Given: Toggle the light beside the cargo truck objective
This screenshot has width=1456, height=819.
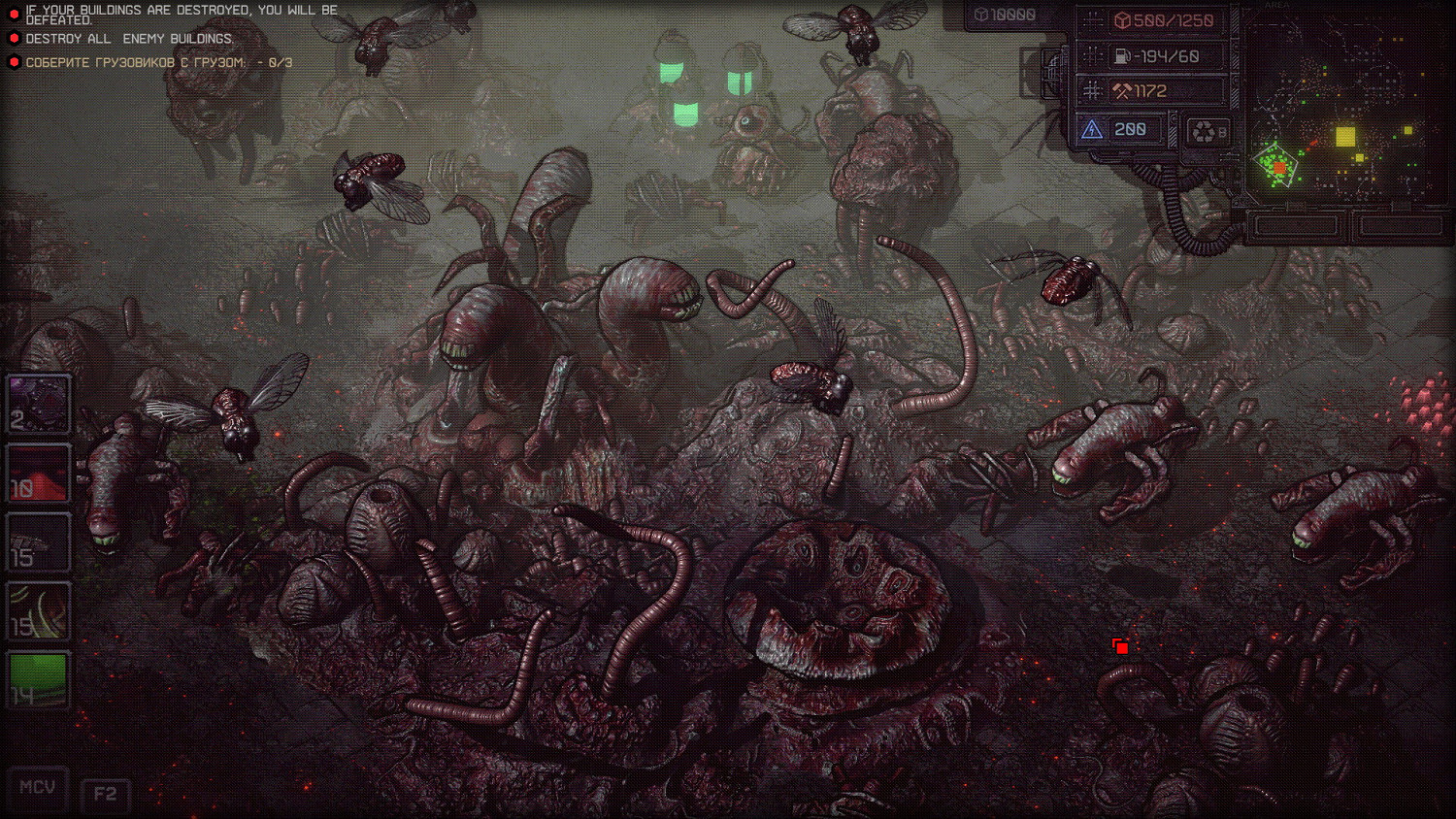Looking at the screenshot, I should coord(13,60).
